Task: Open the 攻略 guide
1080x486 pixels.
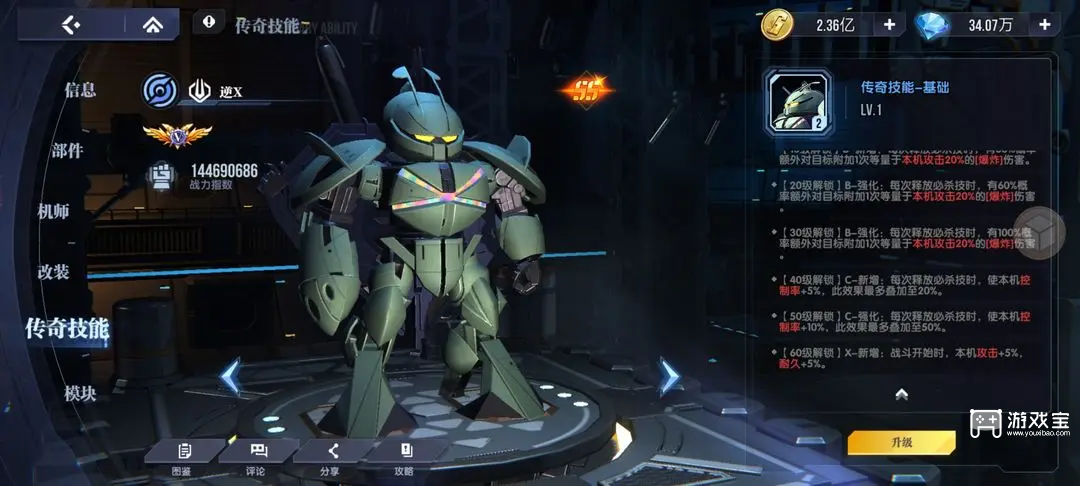Action: [405, 457]
